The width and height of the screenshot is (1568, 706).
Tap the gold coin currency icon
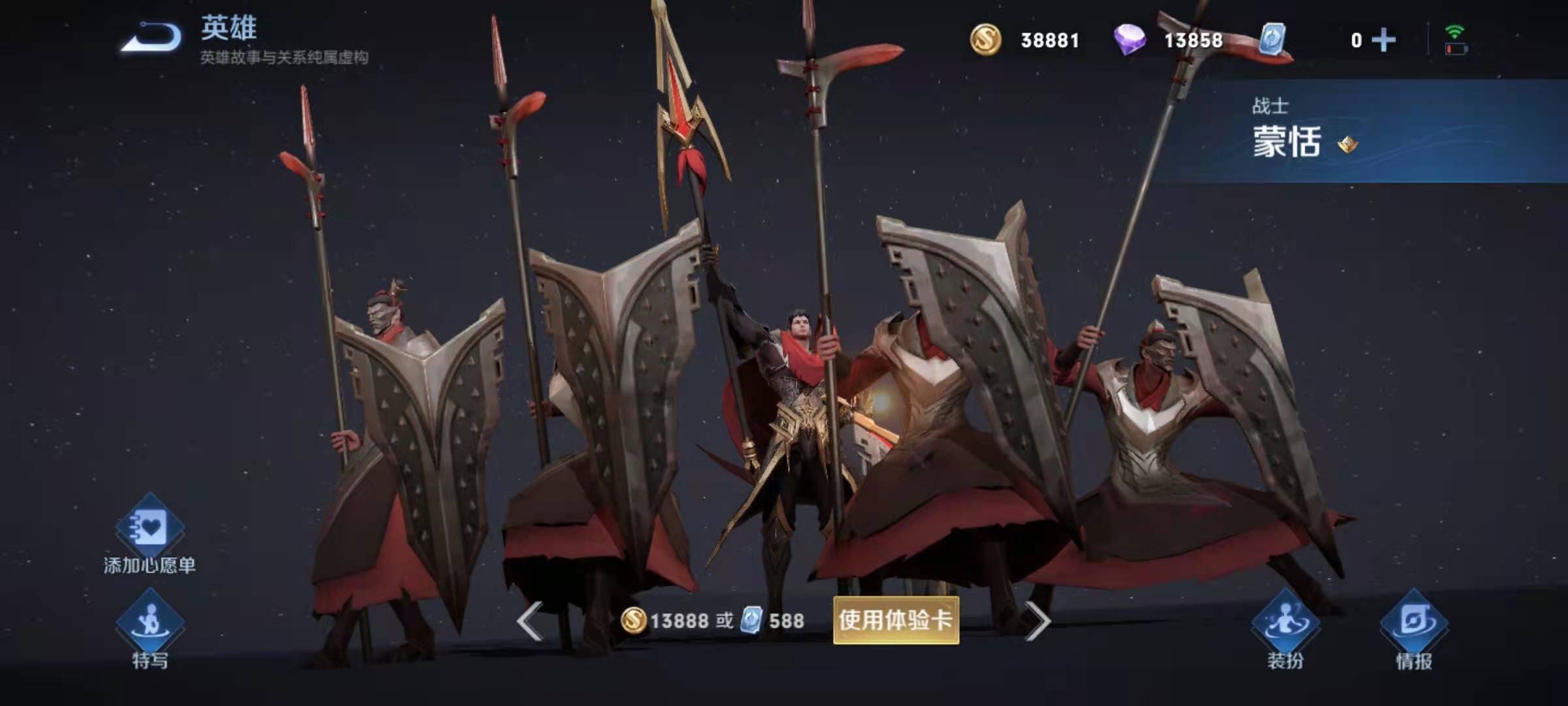pyautogui.click(x=985, y=39)
